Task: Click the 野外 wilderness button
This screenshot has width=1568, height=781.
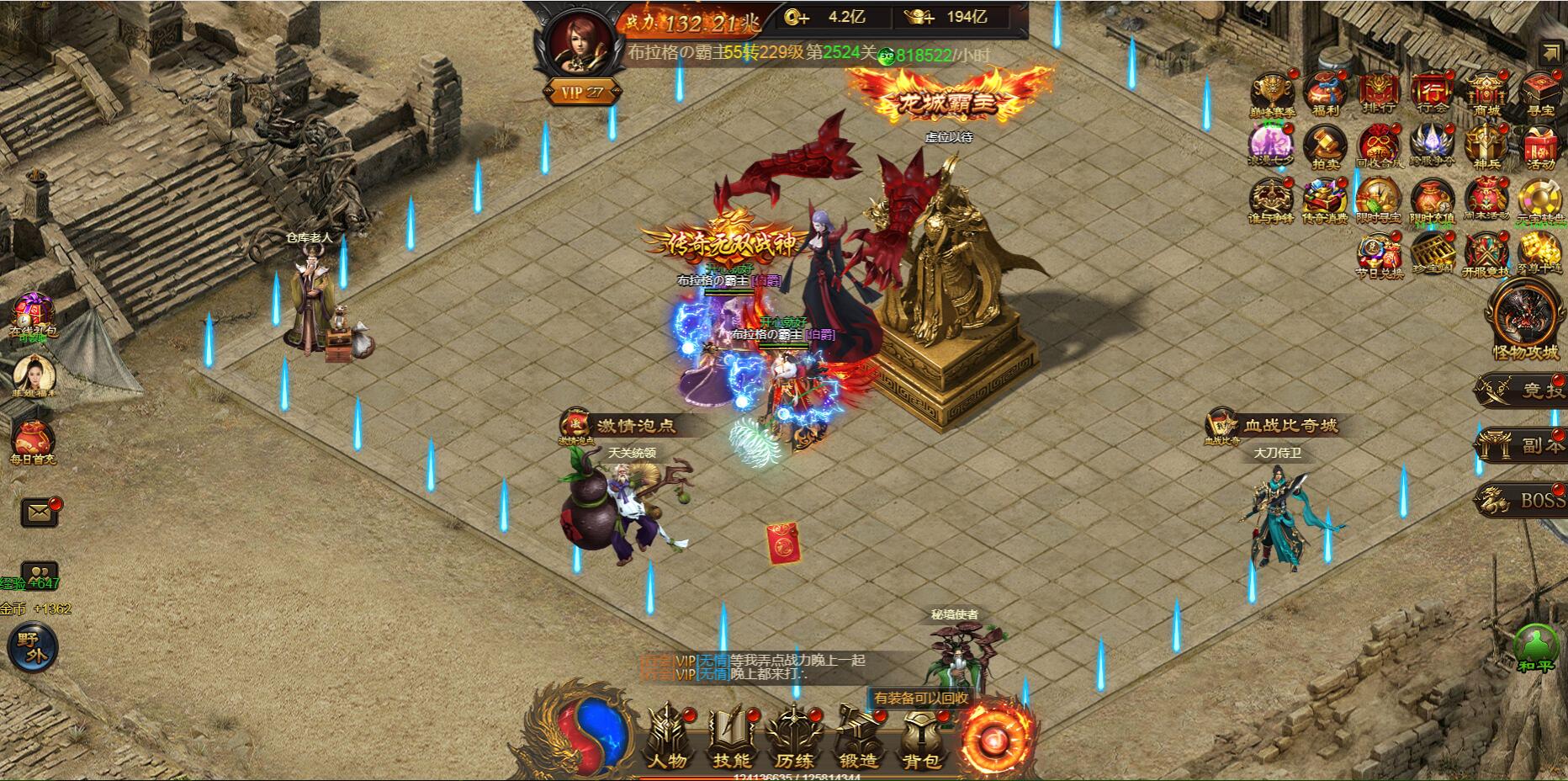Action: click(x=31, y=647)
